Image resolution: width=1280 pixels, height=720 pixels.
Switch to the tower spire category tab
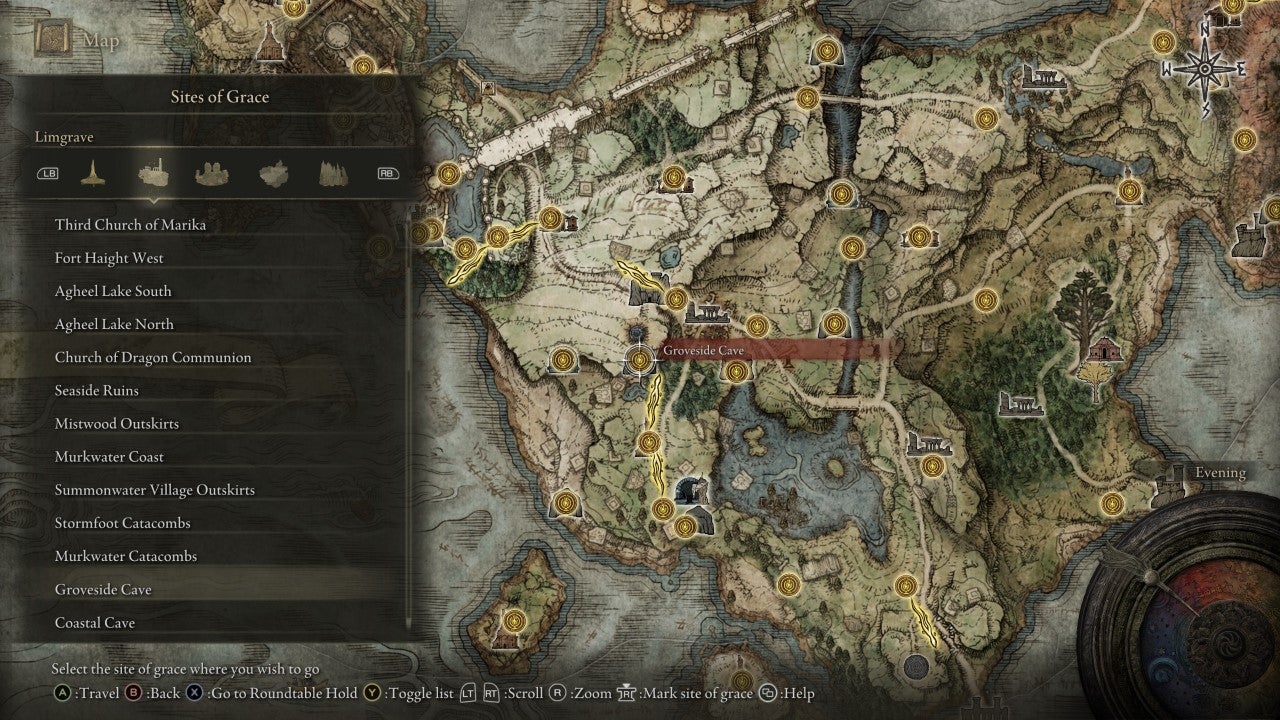(x=92, y=172)
